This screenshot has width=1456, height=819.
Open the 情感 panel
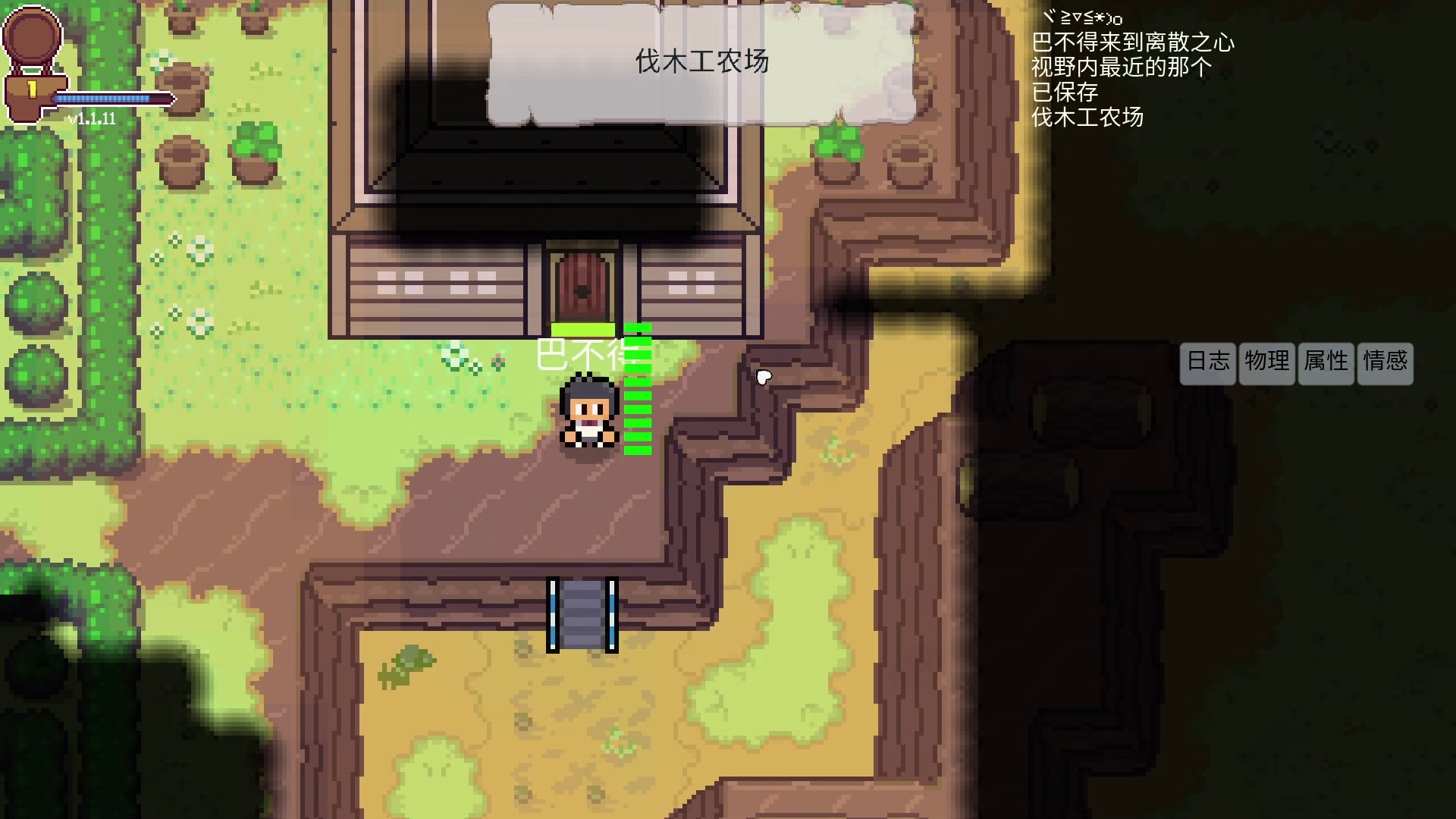[1384, 363]
